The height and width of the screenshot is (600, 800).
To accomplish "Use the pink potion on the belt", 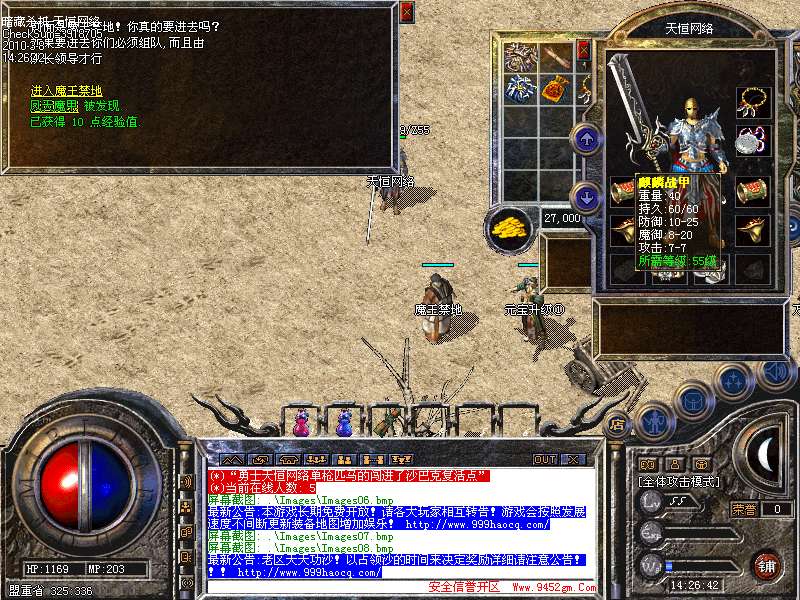I will tap(301, 423).
